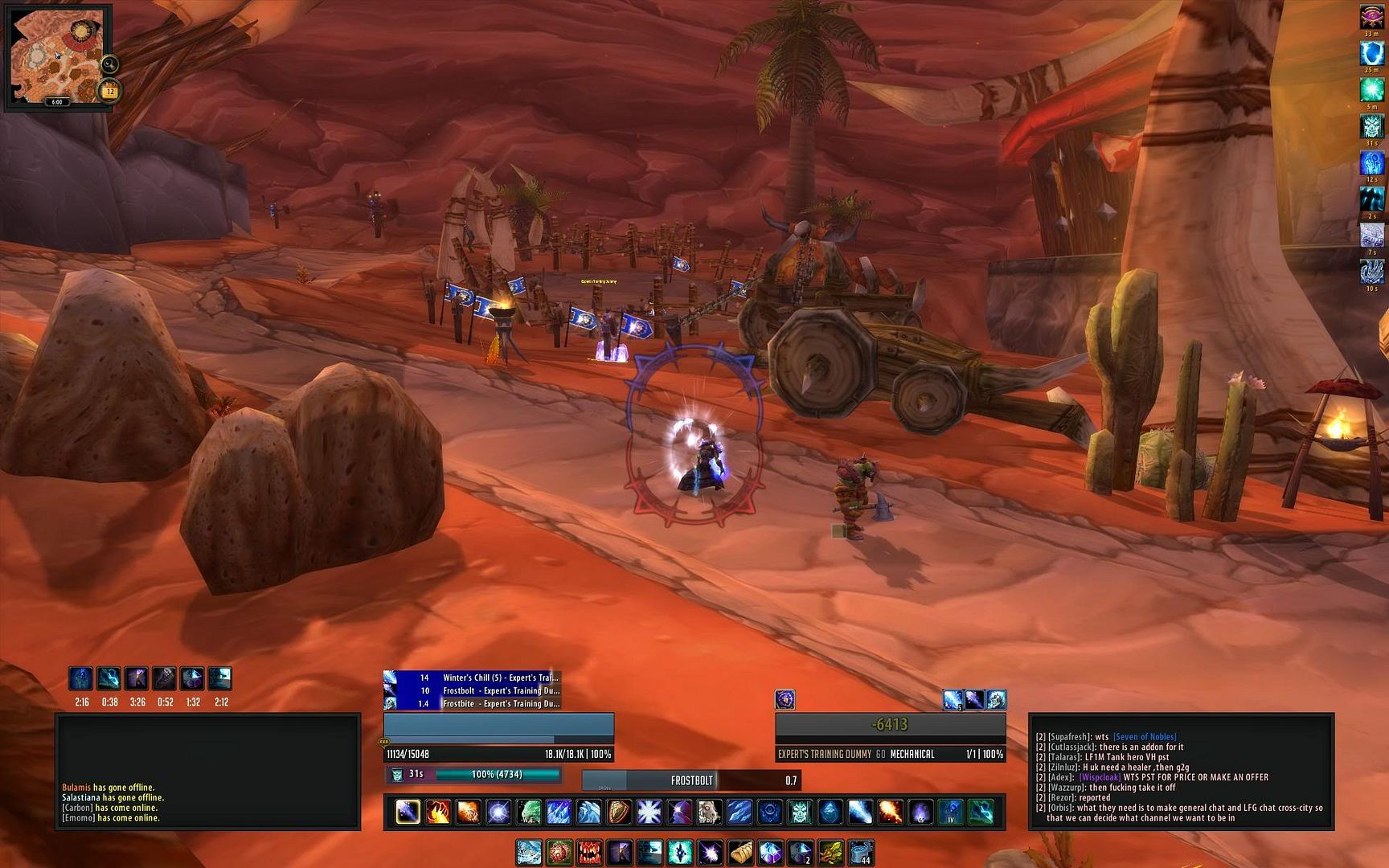Open the Seven of Nobles item link
This screenshot has width=1389, height=868.
coord(1145,737)
